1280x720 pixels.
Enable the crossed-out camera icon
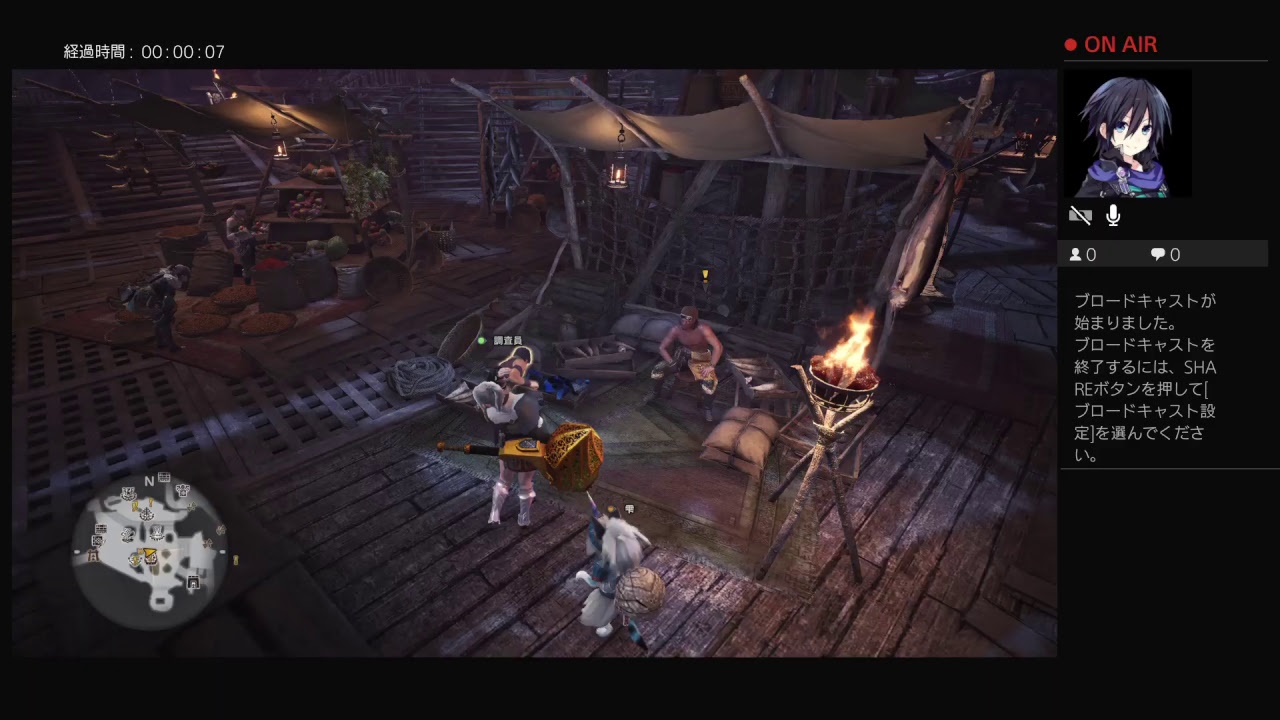pos(1080,215)
